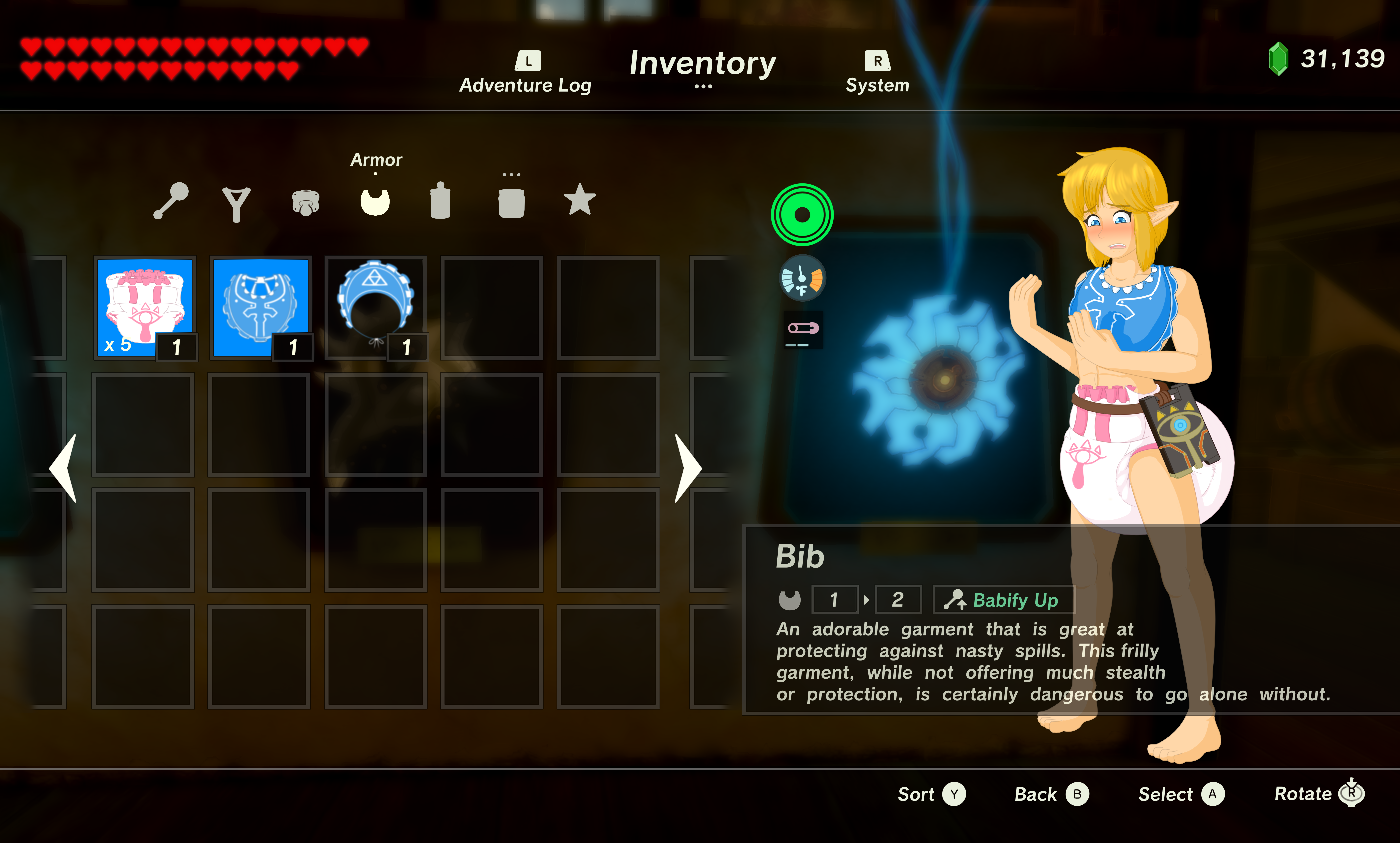Show the jar category
The height and width of the screenshot is (843, 1400).
point(511,203)
